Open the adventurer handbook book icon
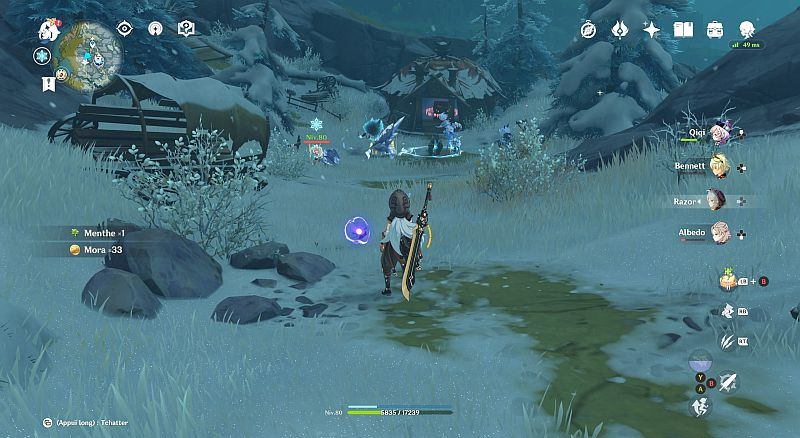The height and width of the screenshot is (438, 800). [x=684, y=30]
